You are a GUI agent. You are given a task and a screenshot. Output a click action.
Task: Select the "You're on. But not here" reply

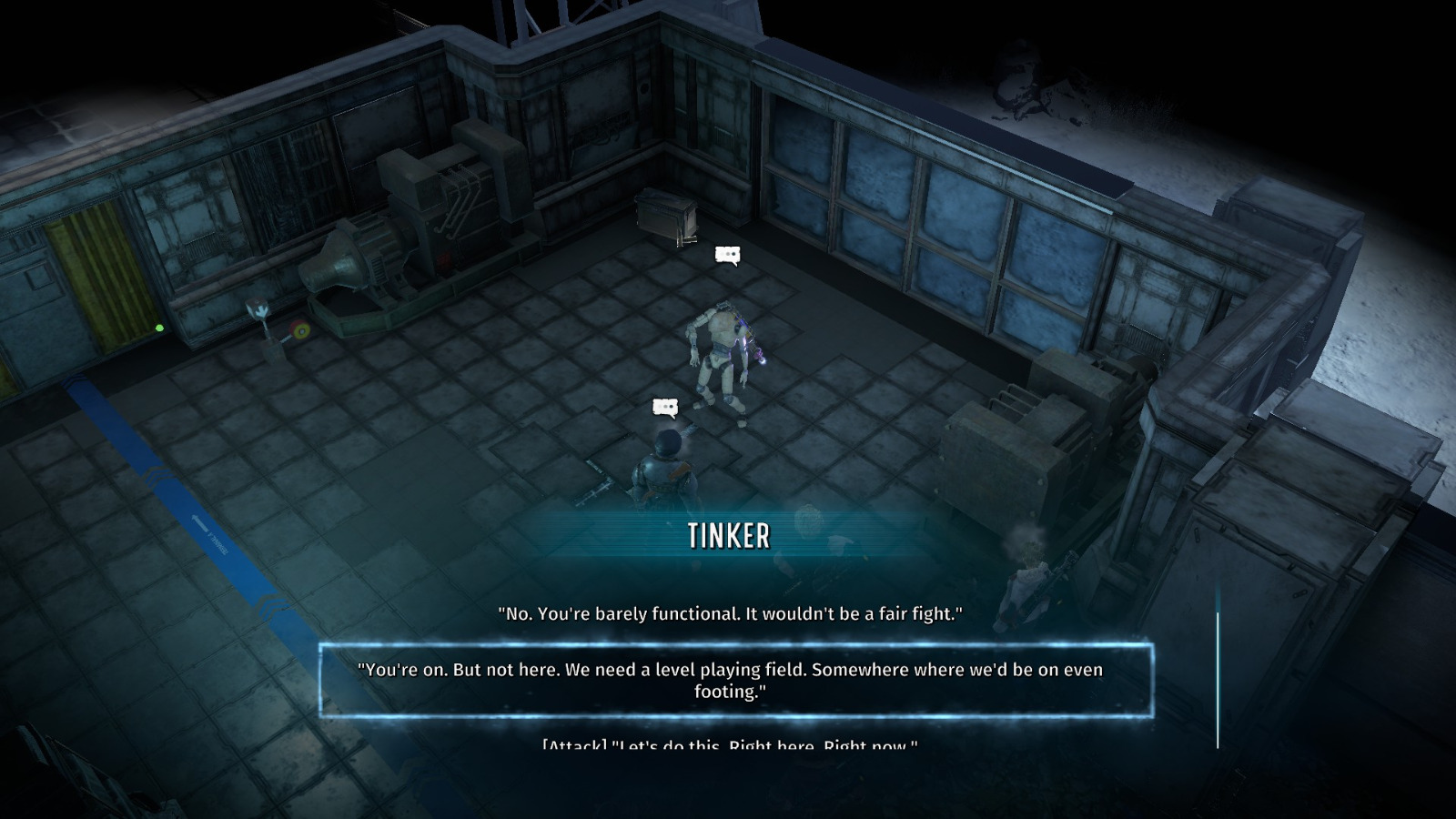[x=729, y=681]
